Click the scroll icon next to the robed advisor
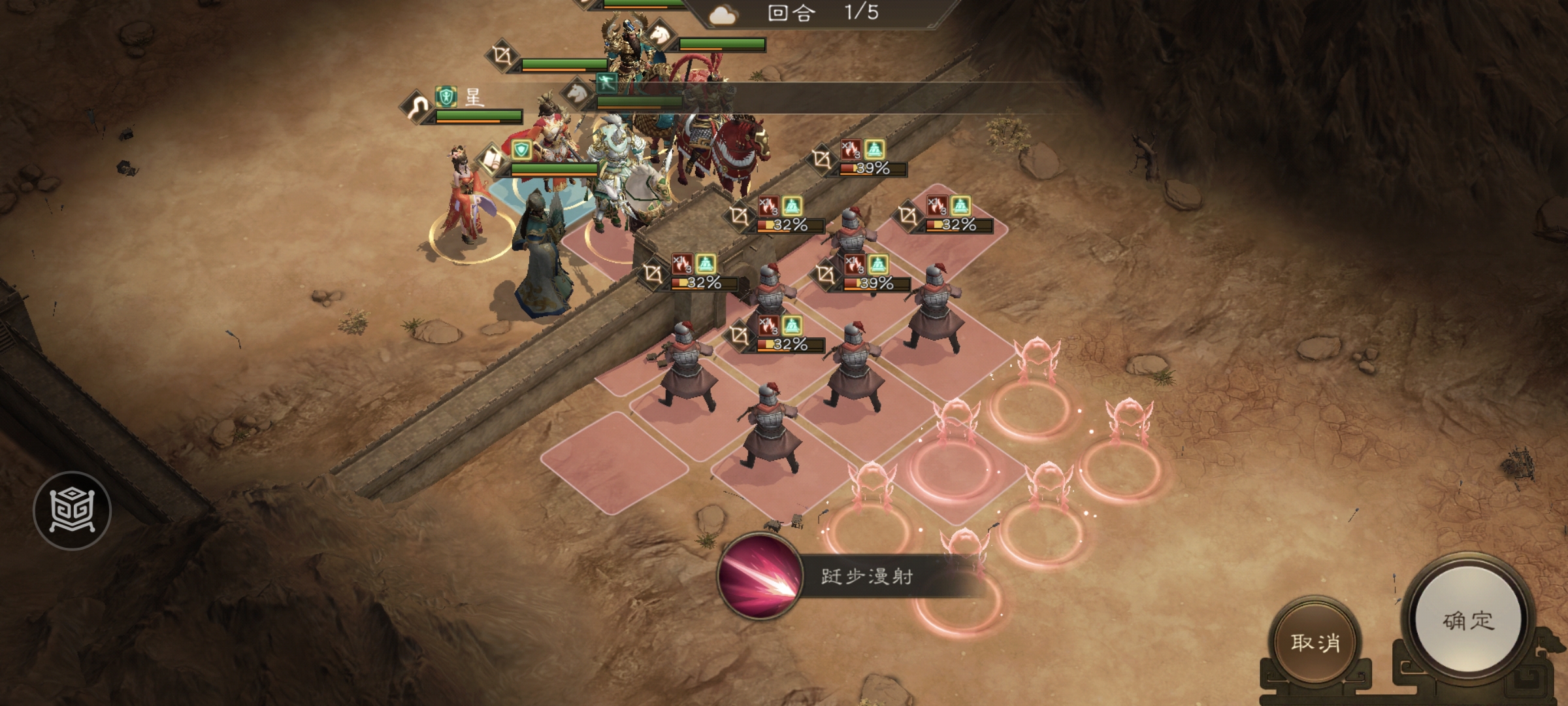The height and width of the screenshot is (706, 1568). [491, 161]
